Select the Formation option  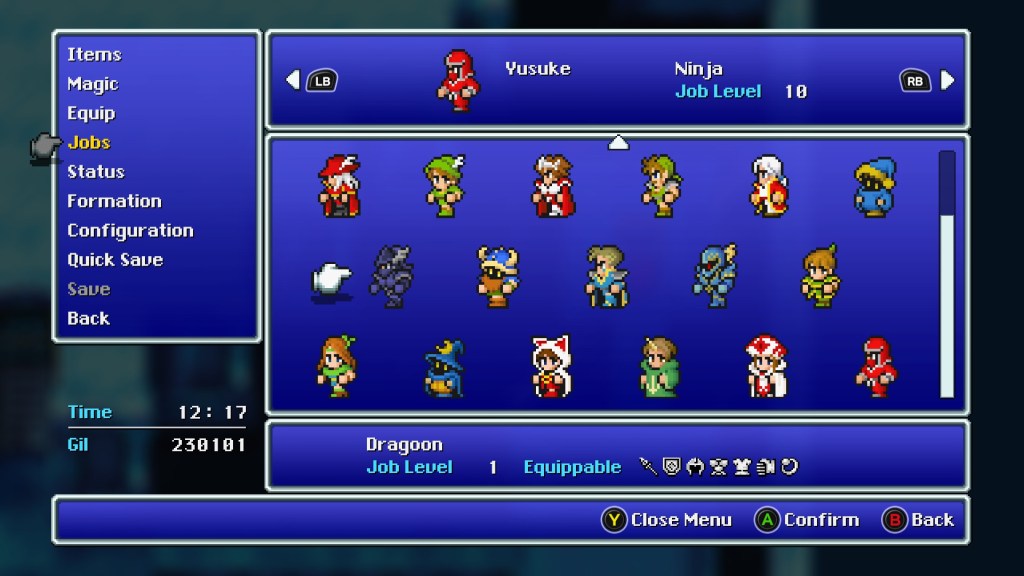click(x=114, y=201)
